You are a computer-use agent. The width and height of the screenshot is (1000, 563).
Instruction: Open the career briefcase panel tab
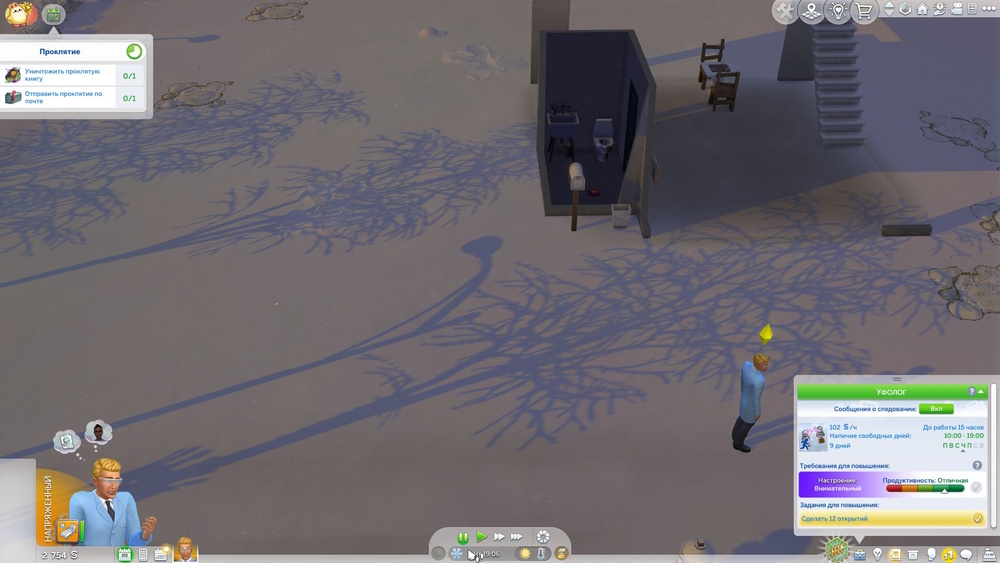(859, 555)
